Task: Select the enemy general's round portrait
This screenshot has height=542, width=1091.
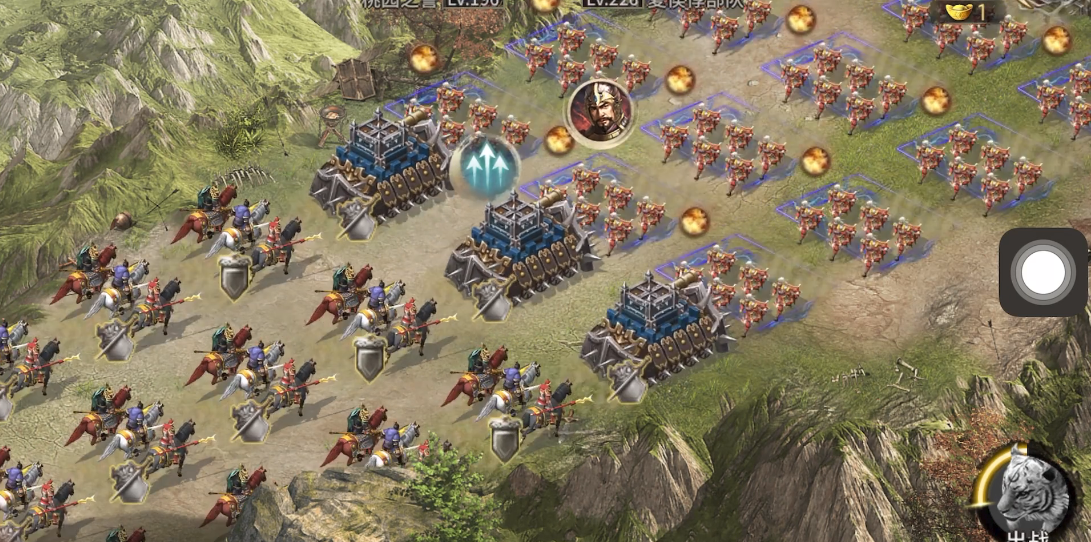Action: pos(600,110)
